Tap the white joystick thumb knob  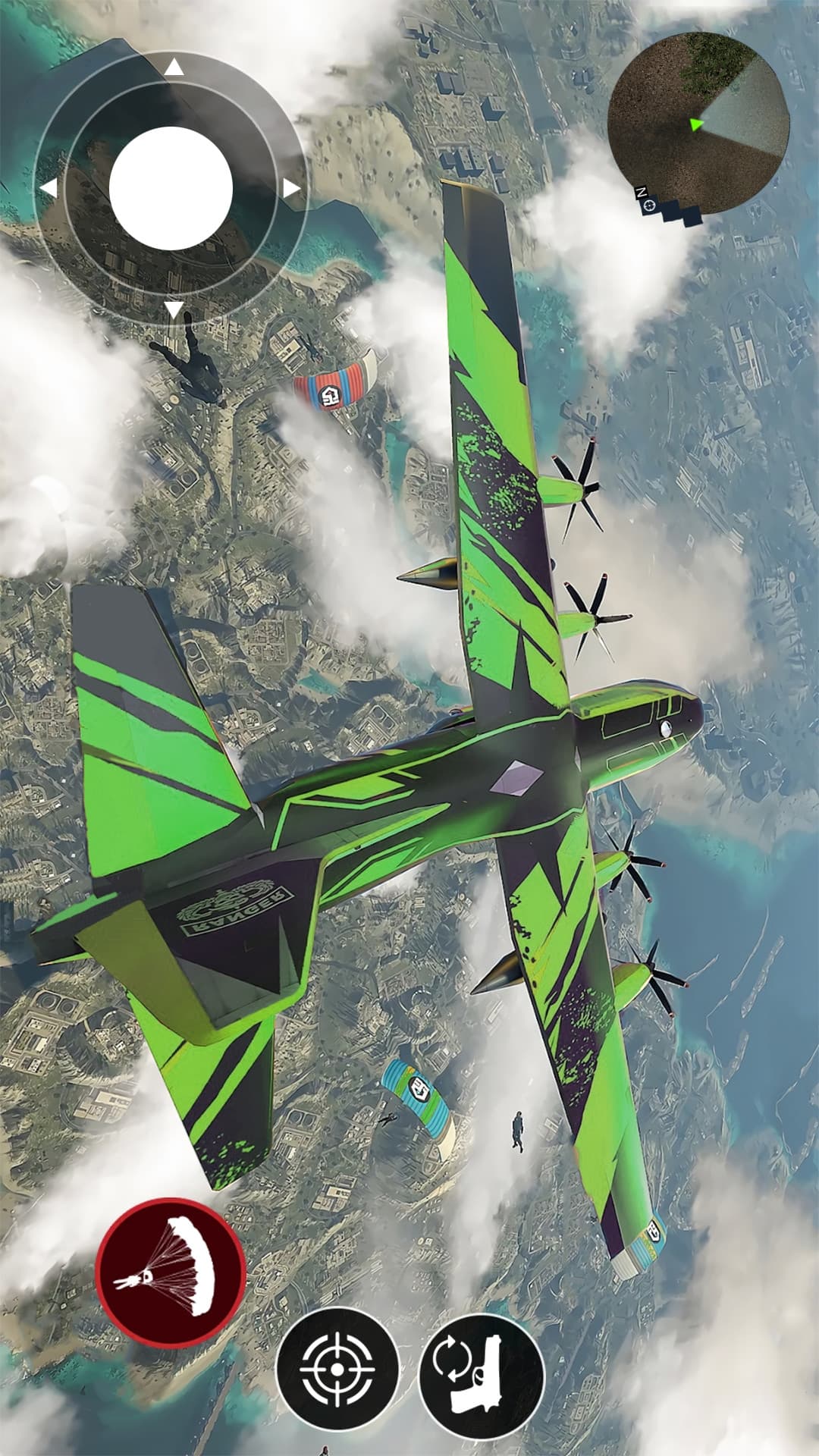(171, 188)
